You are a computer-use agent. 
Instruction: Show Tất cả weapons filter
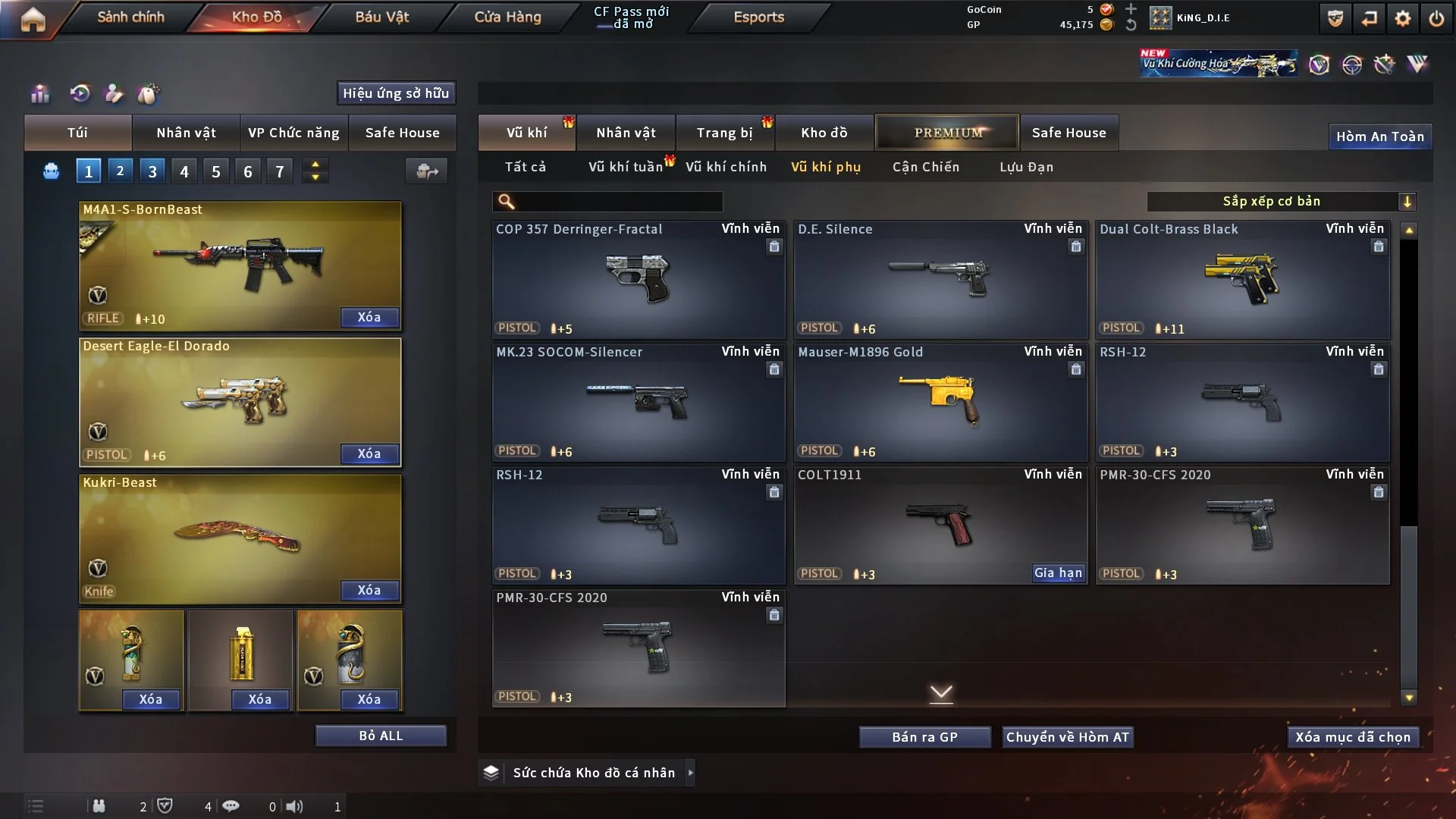525,167
